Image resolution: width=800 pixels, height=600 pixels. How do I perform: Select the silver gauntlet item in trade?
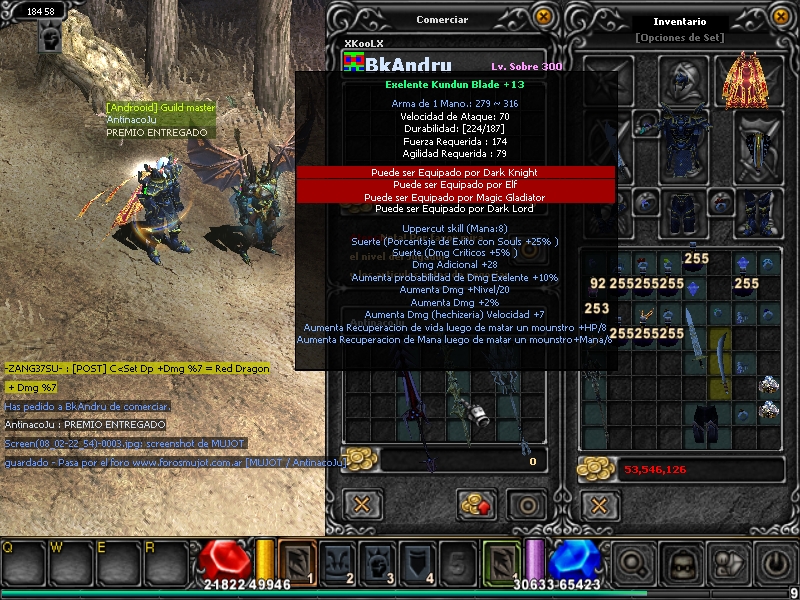[479, 413]
